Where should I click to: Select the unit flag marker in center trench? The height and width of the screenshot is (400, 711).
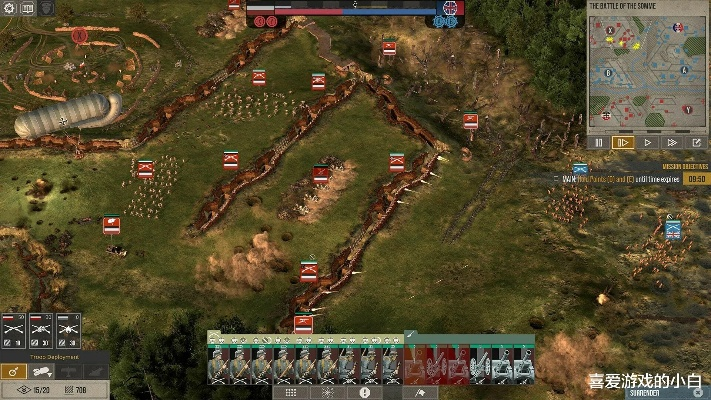click(x=321, y=175)
